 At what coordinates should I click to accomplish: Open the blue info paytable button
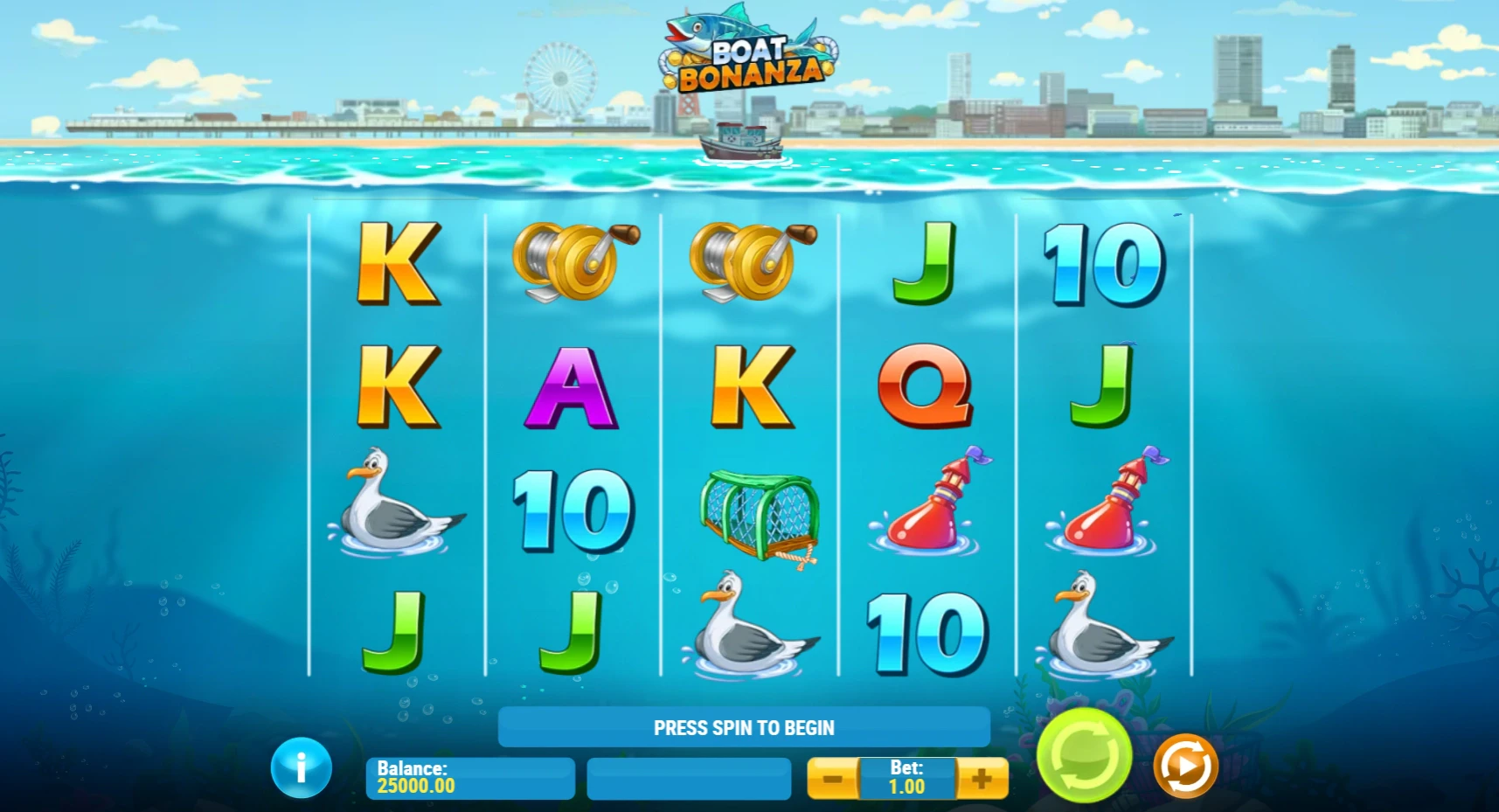[x=301, y=768]
